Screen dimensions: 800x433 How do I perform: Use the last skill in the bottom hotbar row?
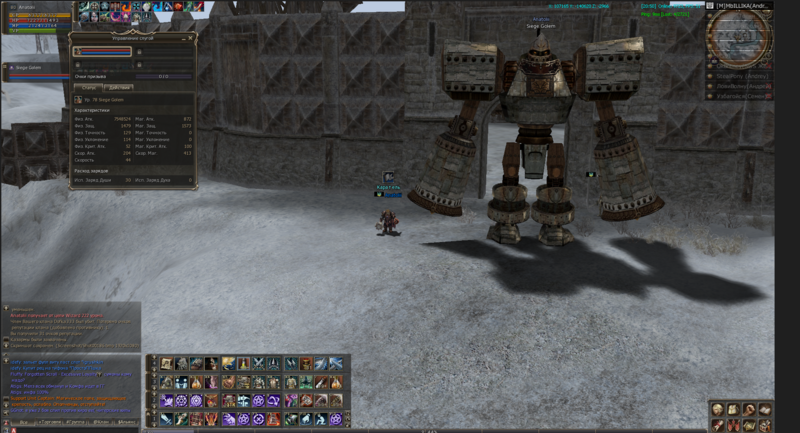point(335,419)
